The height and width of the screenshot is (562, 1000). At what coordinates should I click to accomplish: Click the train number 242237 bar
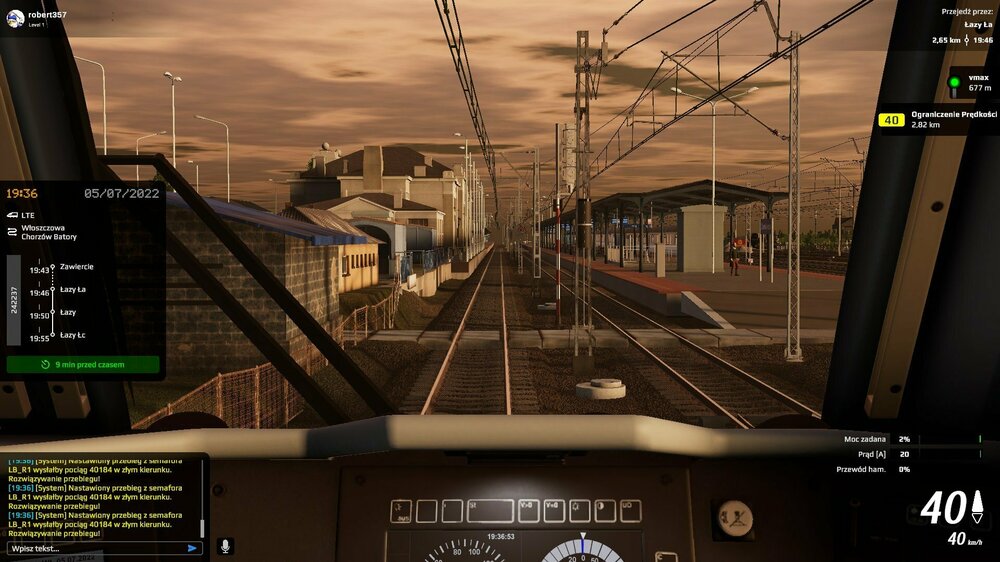(x=14, y=300)
